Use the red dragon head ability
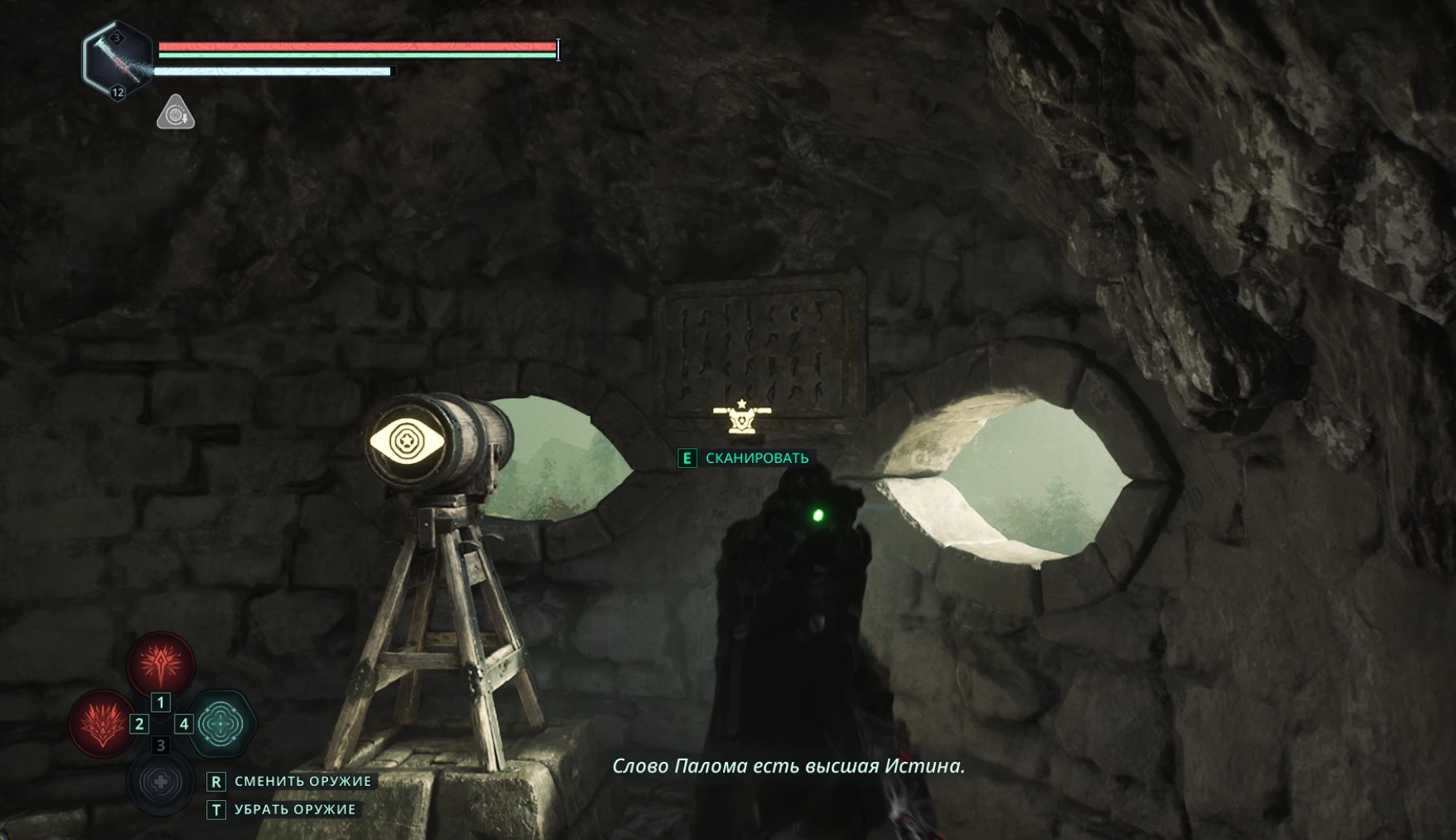Viewport: 1456px width, 840px height. pos(102,724)
